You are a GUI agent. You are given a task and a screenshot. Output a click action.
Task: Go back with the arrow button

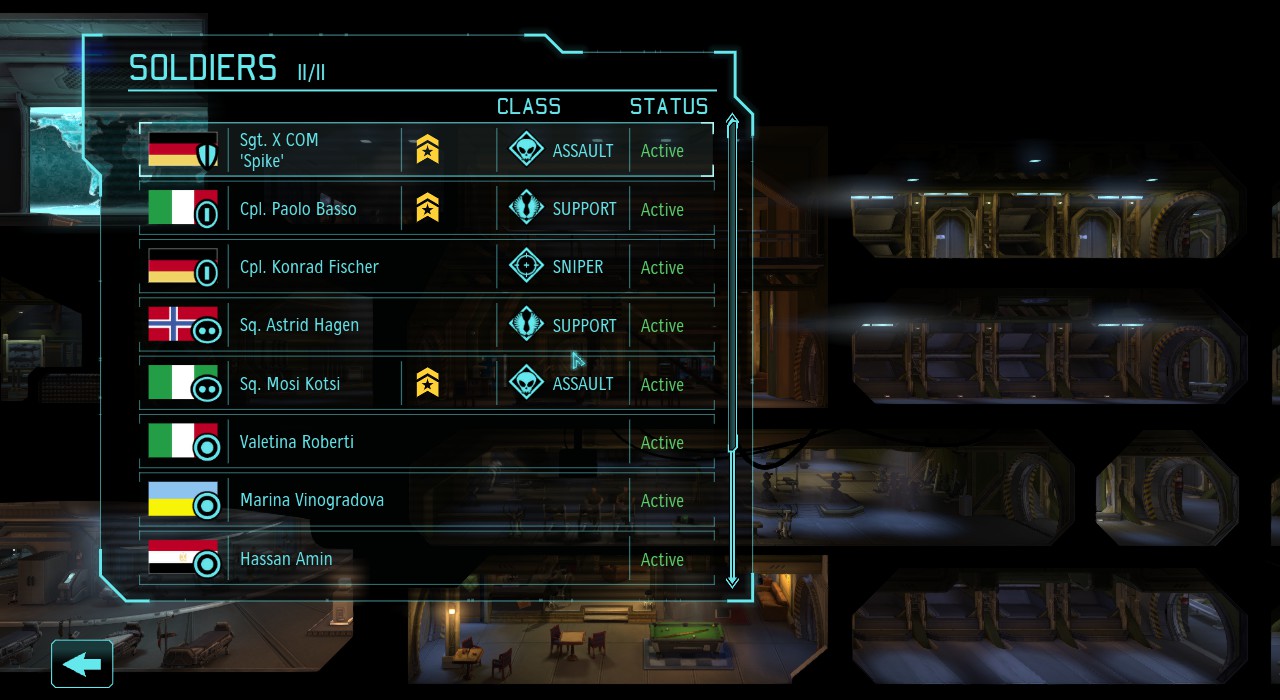(x=82, y=664)
